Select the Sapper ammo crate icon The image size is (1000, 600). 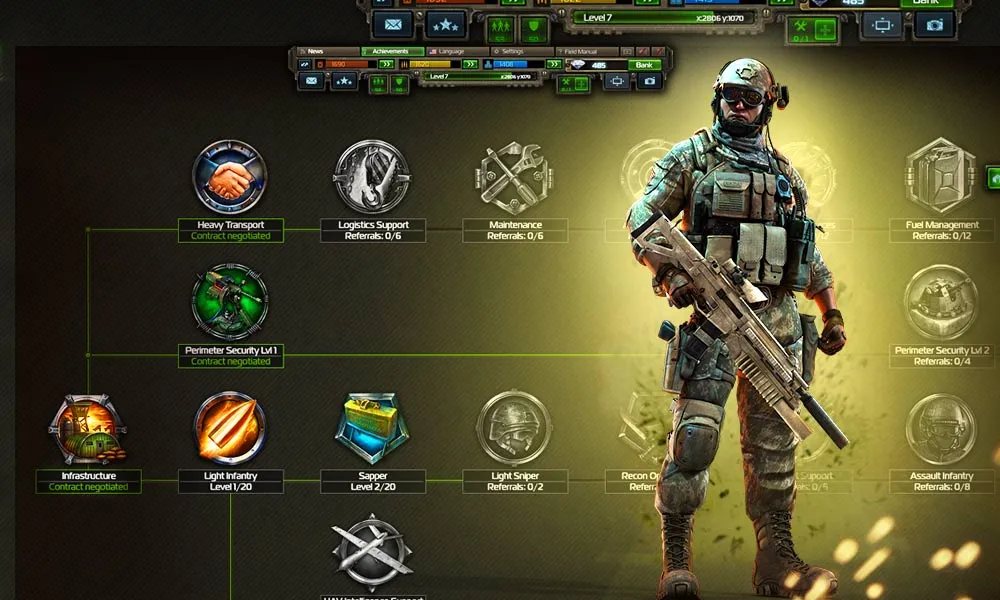pos(372,428)
